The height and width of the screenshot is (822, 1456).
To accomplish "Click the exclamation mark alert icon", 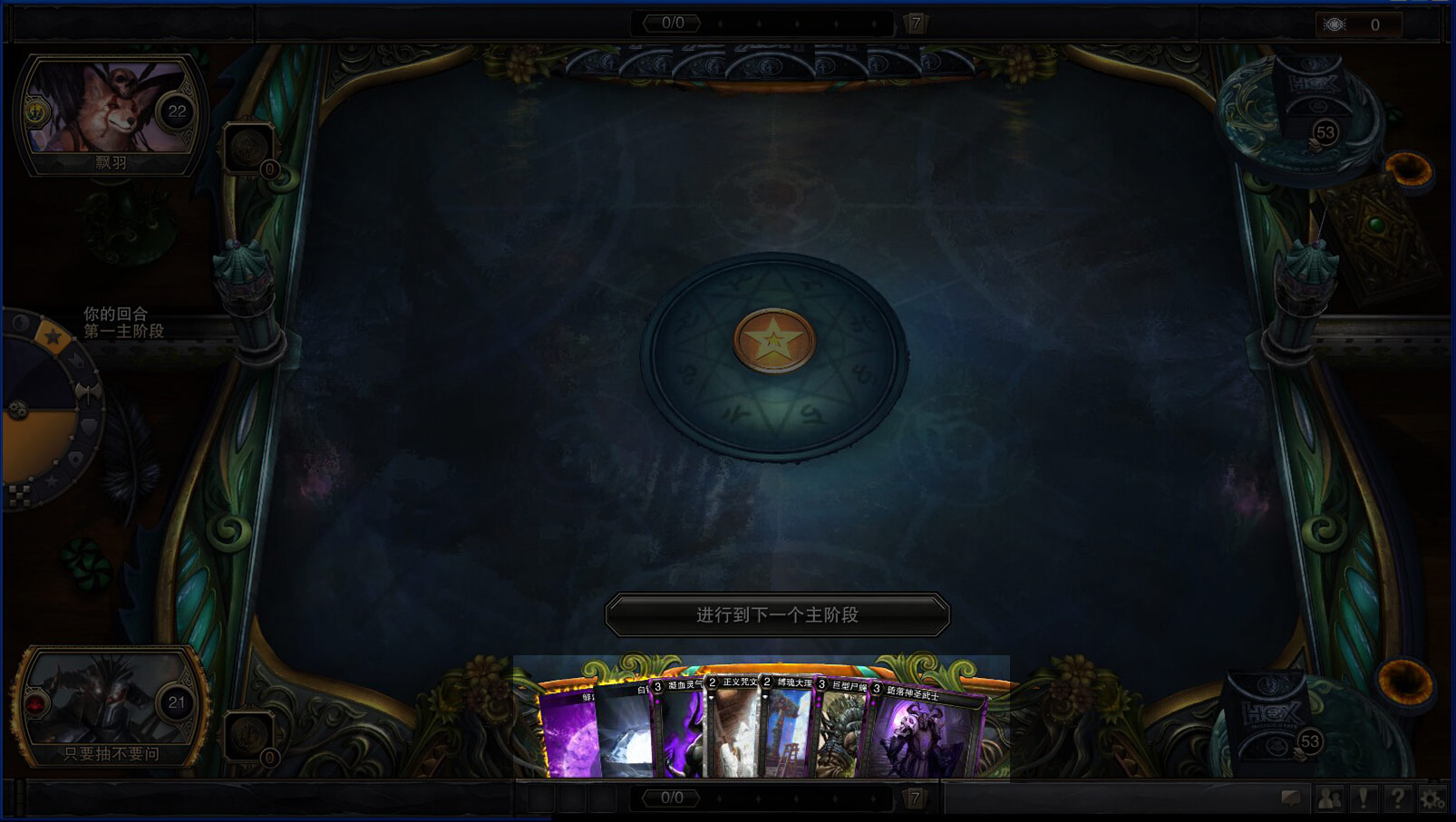I will pyautogui.click(x=1364, y=798).
